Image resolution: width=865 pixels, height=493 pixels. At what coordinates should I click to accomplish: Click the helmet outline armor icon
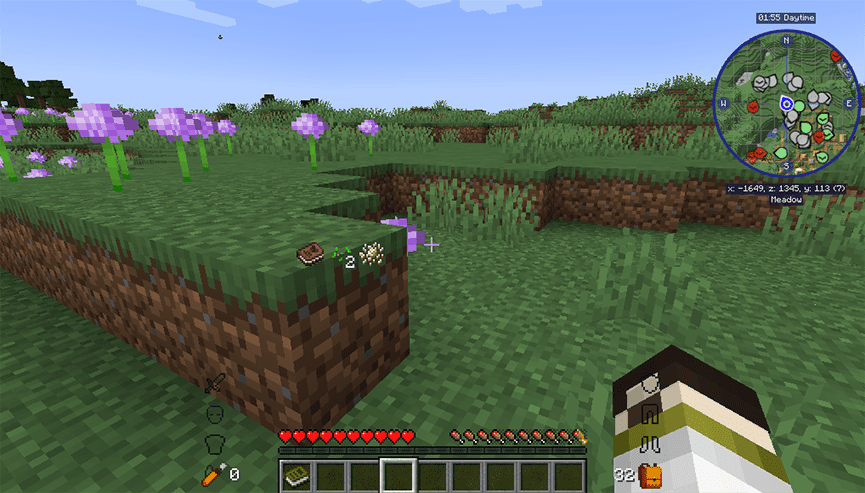click(x=213, y=413)
